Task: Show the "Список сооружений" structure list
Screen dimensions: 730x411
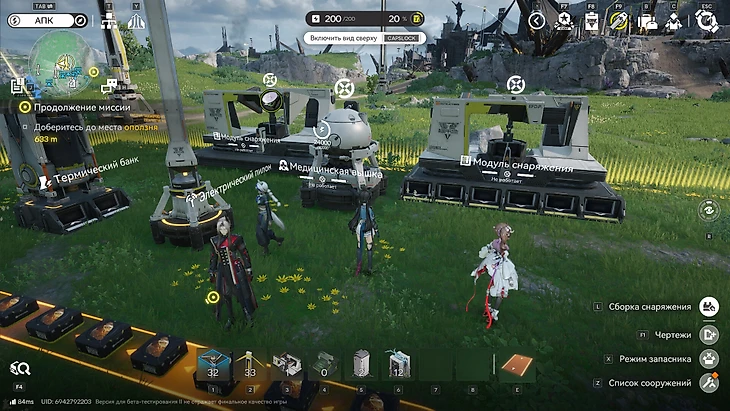Action: (x=709, y=383)
